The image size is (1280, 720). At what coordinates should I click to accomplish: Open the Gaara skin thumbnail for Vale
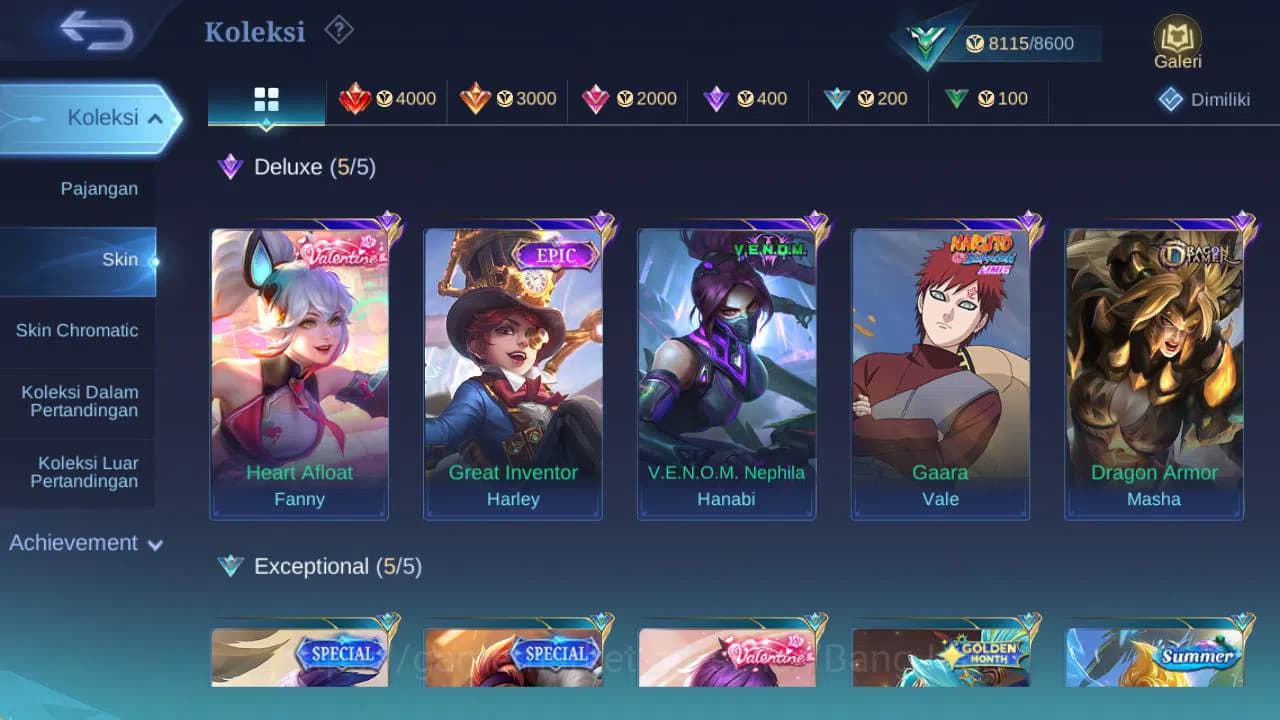940,370
